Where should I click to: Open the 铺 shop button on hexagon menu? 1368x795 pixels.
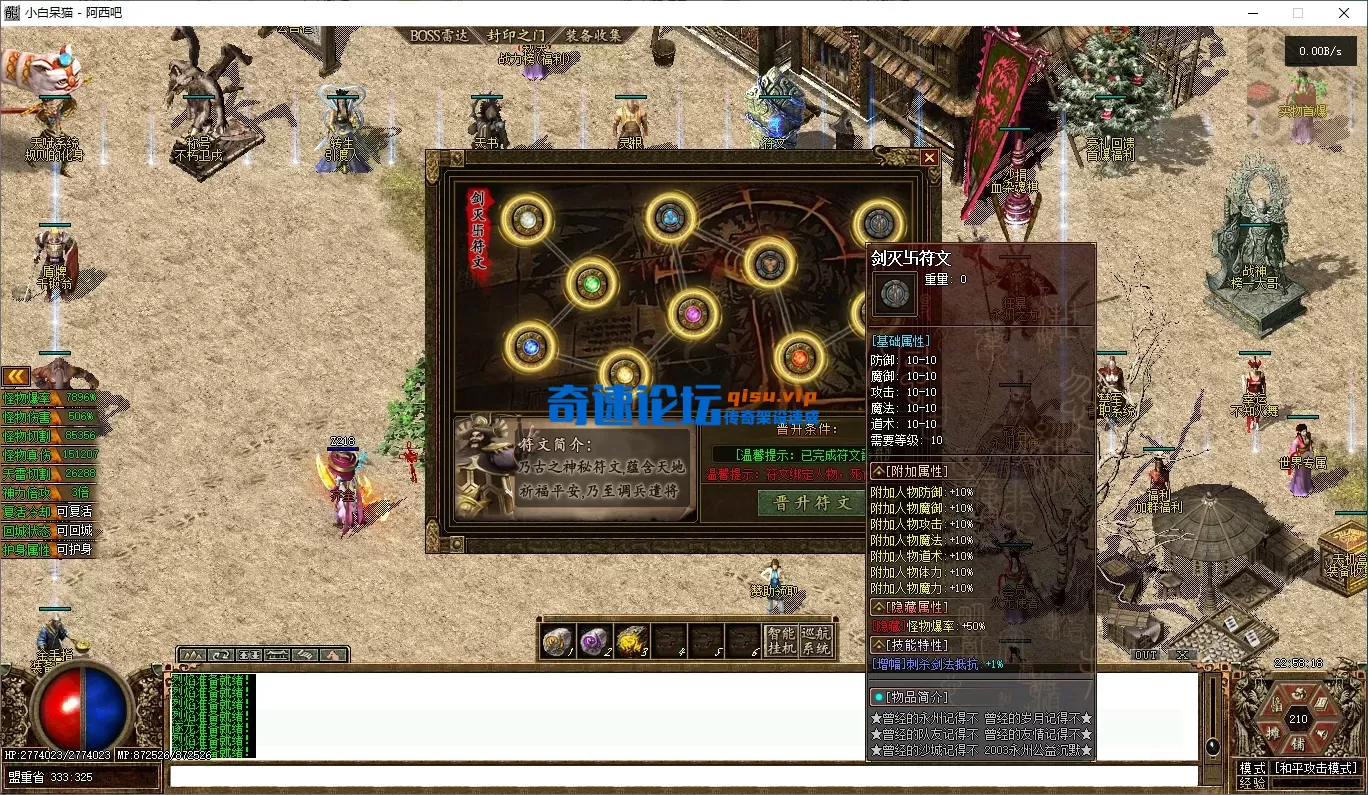tap(1298, 745)
